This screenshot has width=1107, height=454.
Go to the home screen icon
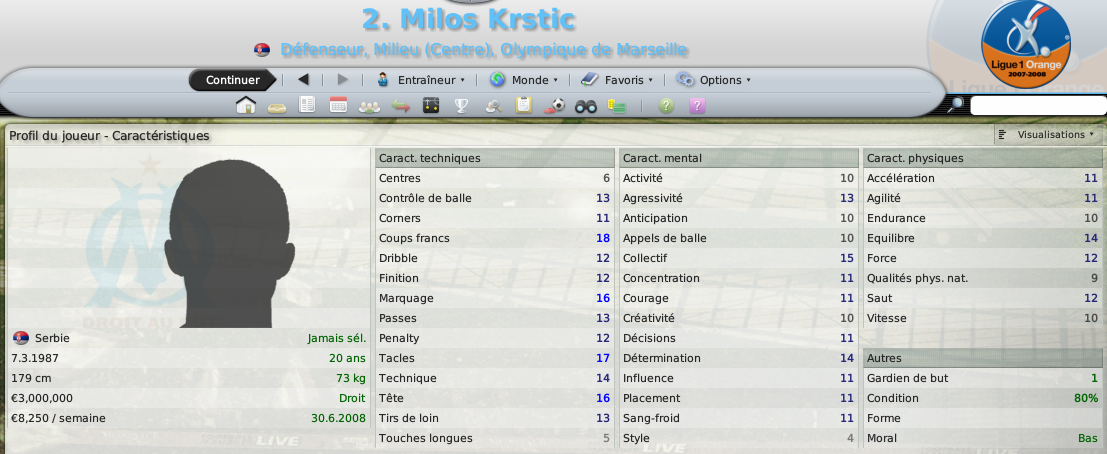245,105
